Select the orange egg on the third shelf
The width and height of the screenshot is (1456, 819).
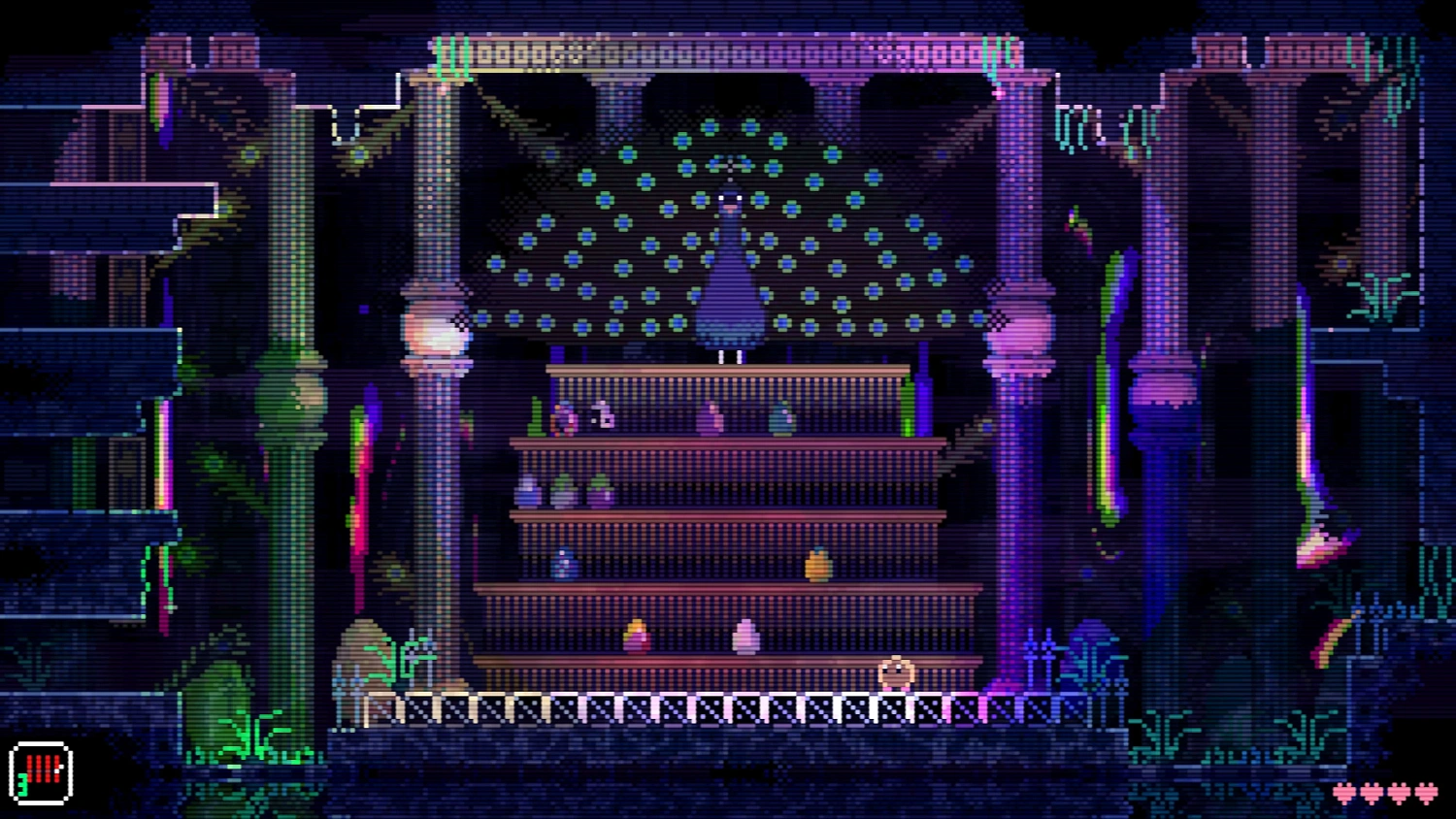click(818, 563)
